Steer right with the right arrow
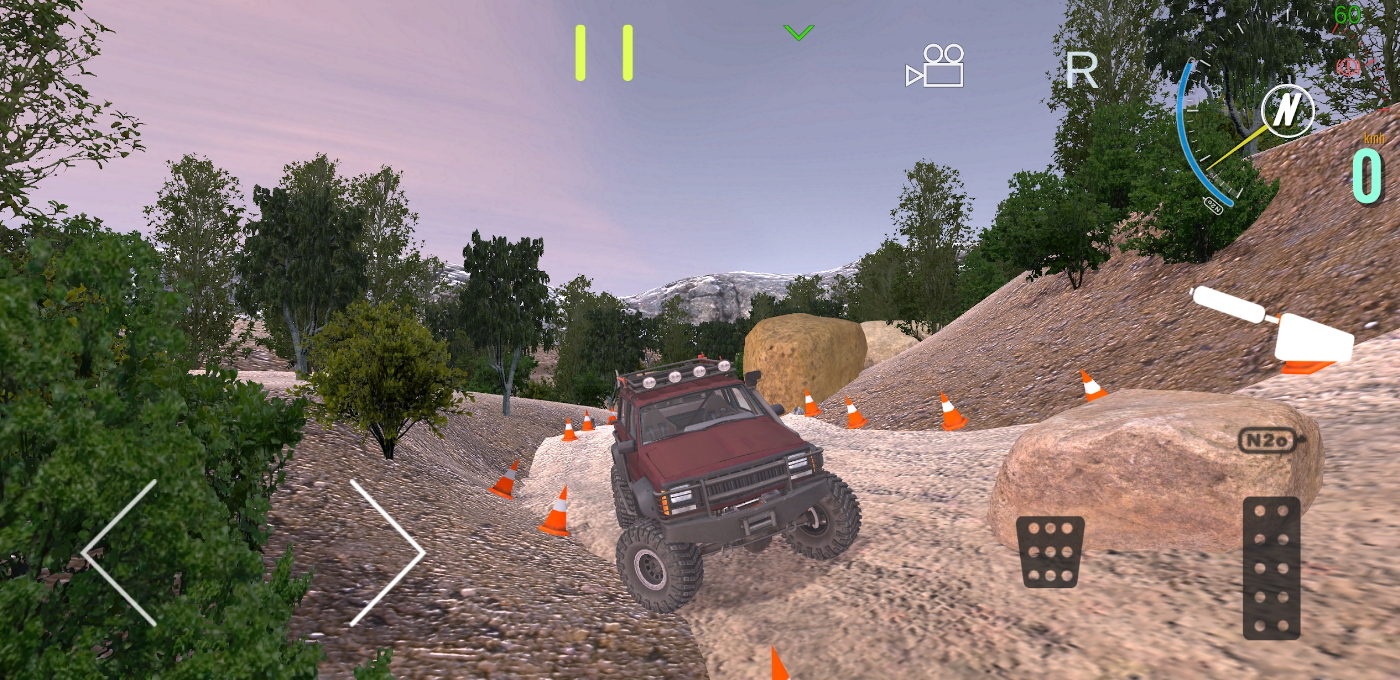Screen dimensions: 1400x680 pyautogui.click(x=388, y=553)
